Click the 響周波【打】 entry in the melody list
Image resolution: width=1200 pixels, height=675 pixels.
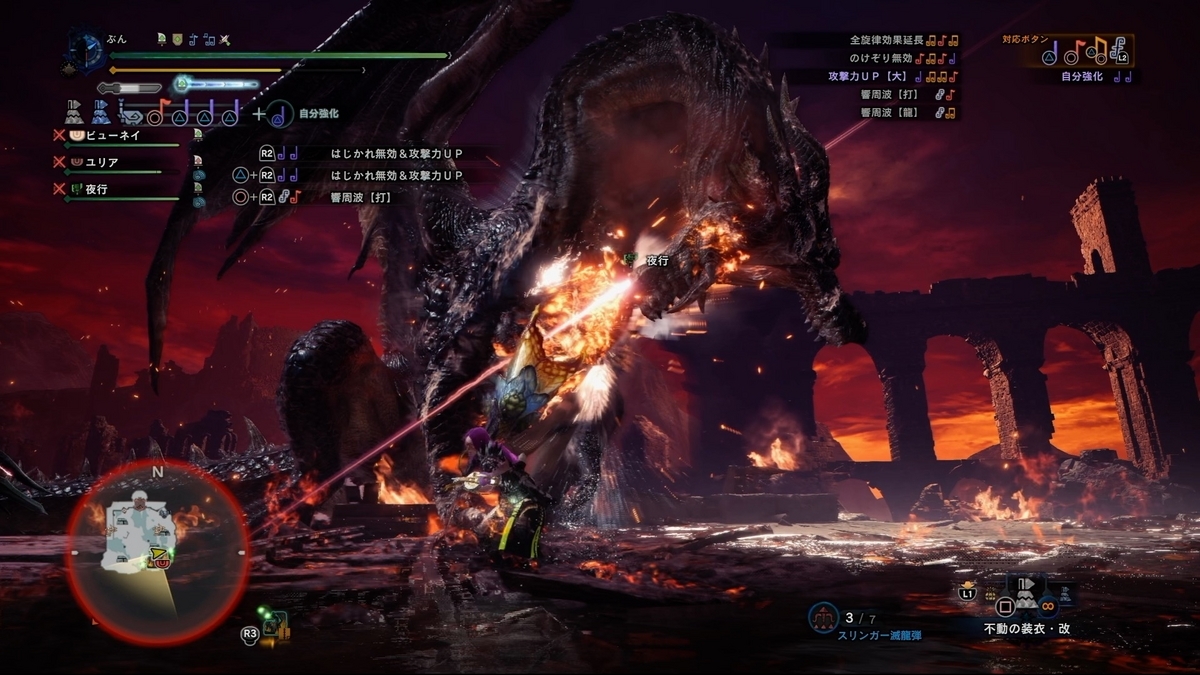900,95
